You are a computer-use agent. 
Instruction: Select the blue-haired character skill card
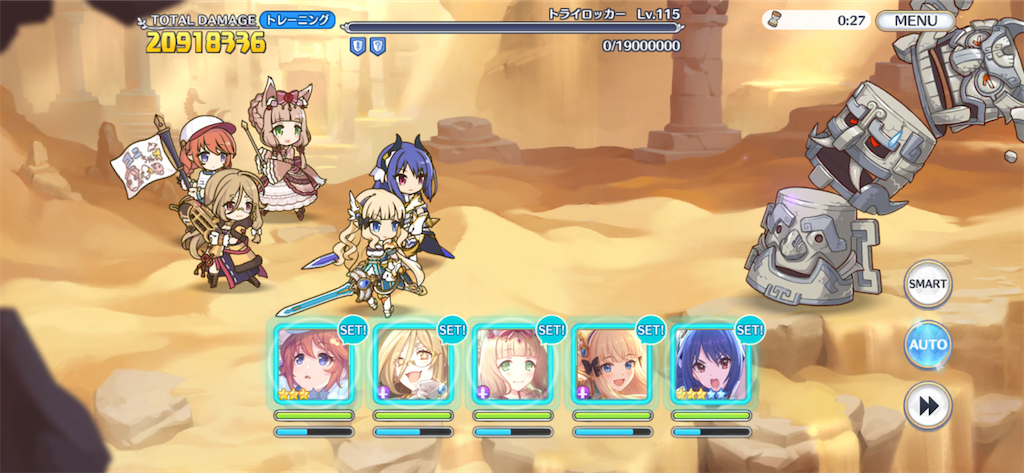tap(711, 365)
